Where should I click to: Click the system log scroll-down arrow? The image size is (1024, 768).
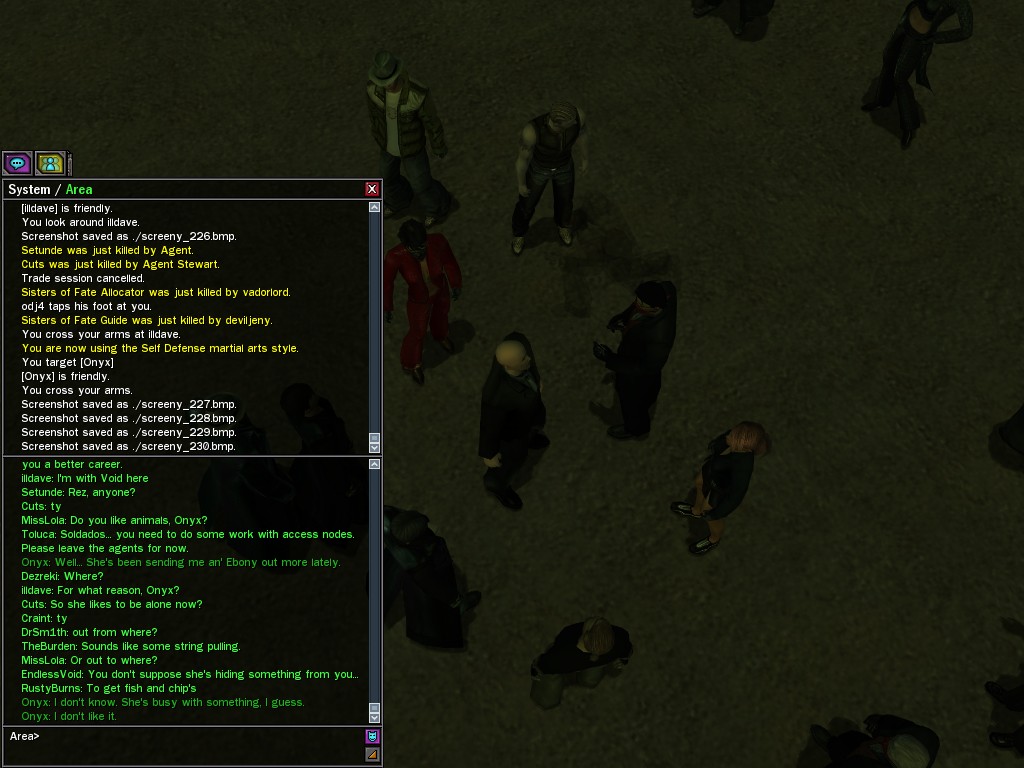pyautogui.click(x=375, y=447)
